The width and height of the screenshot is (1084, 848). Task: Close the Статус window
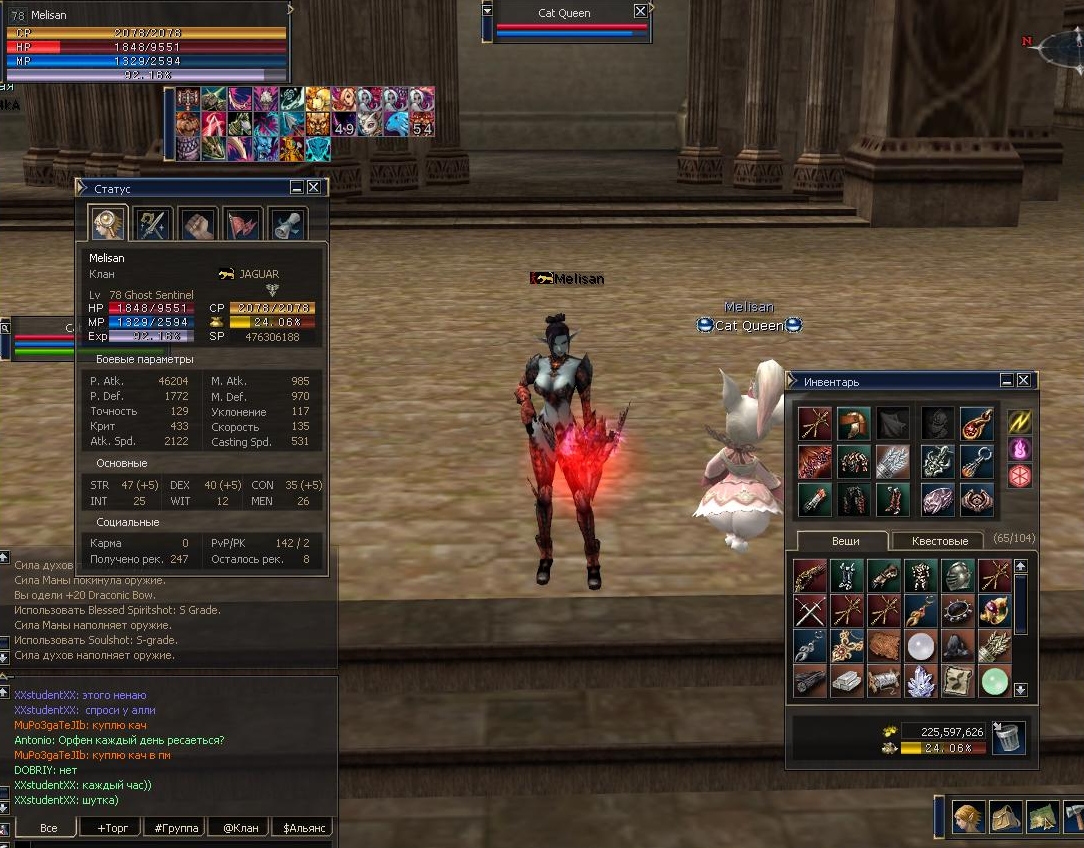(314, 188)
